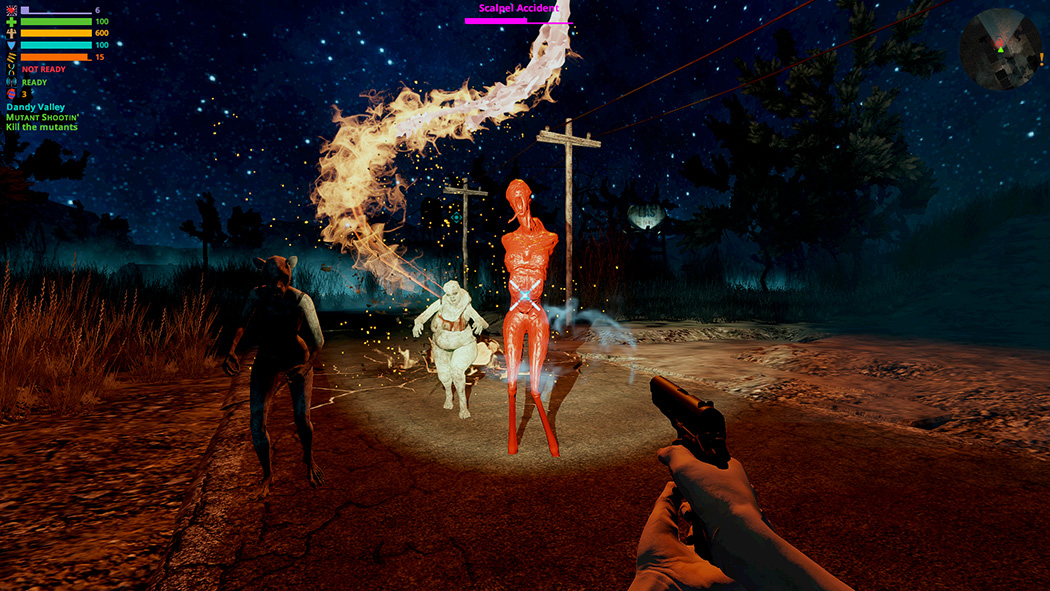The height and width of the screenshot is (591, 1050).
Task: Click the red and blue grenade icon
Action: coord(11,94)
